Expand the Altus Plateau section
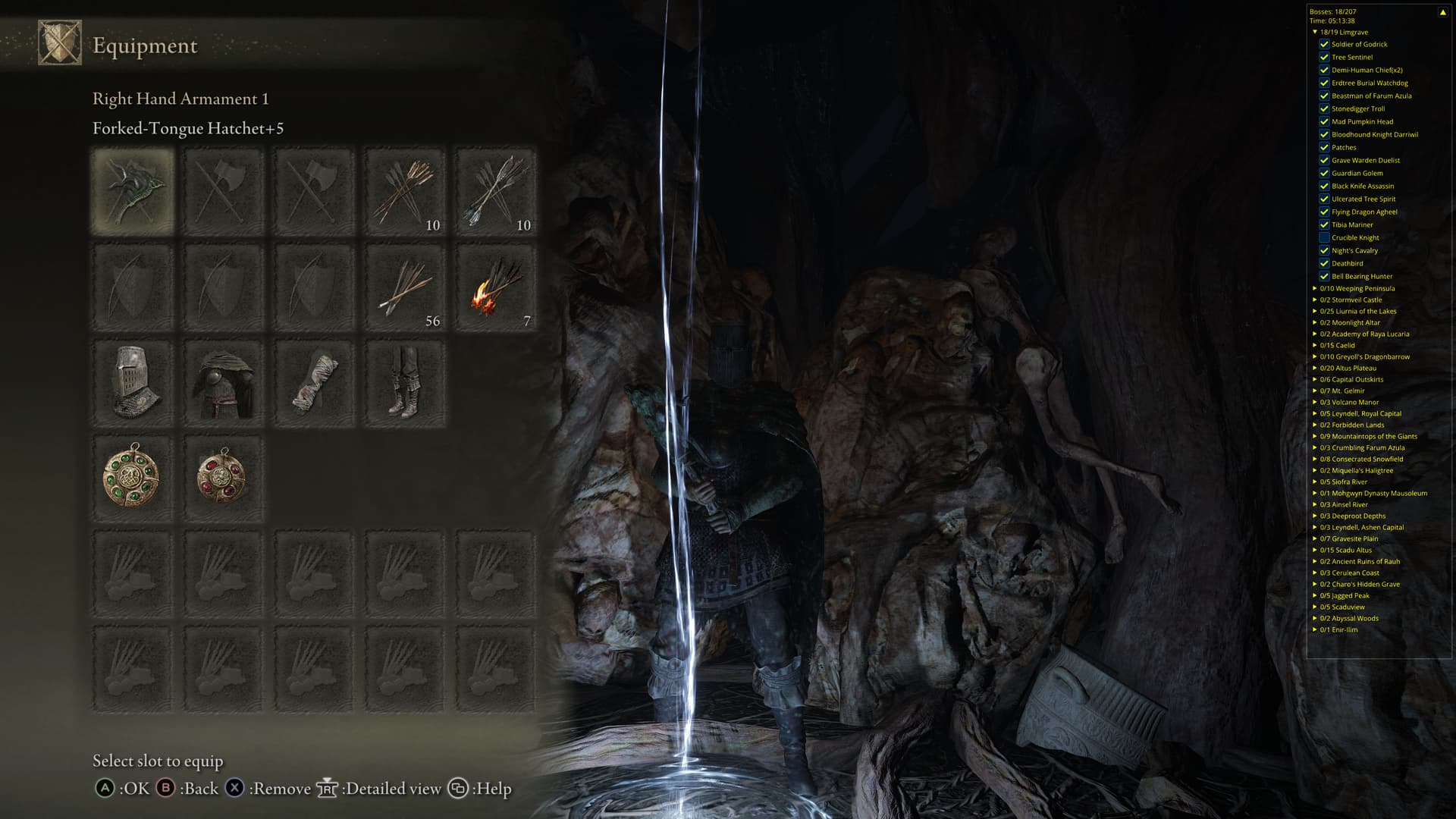Screen dimensions: 1456x819 (1315, 368)
